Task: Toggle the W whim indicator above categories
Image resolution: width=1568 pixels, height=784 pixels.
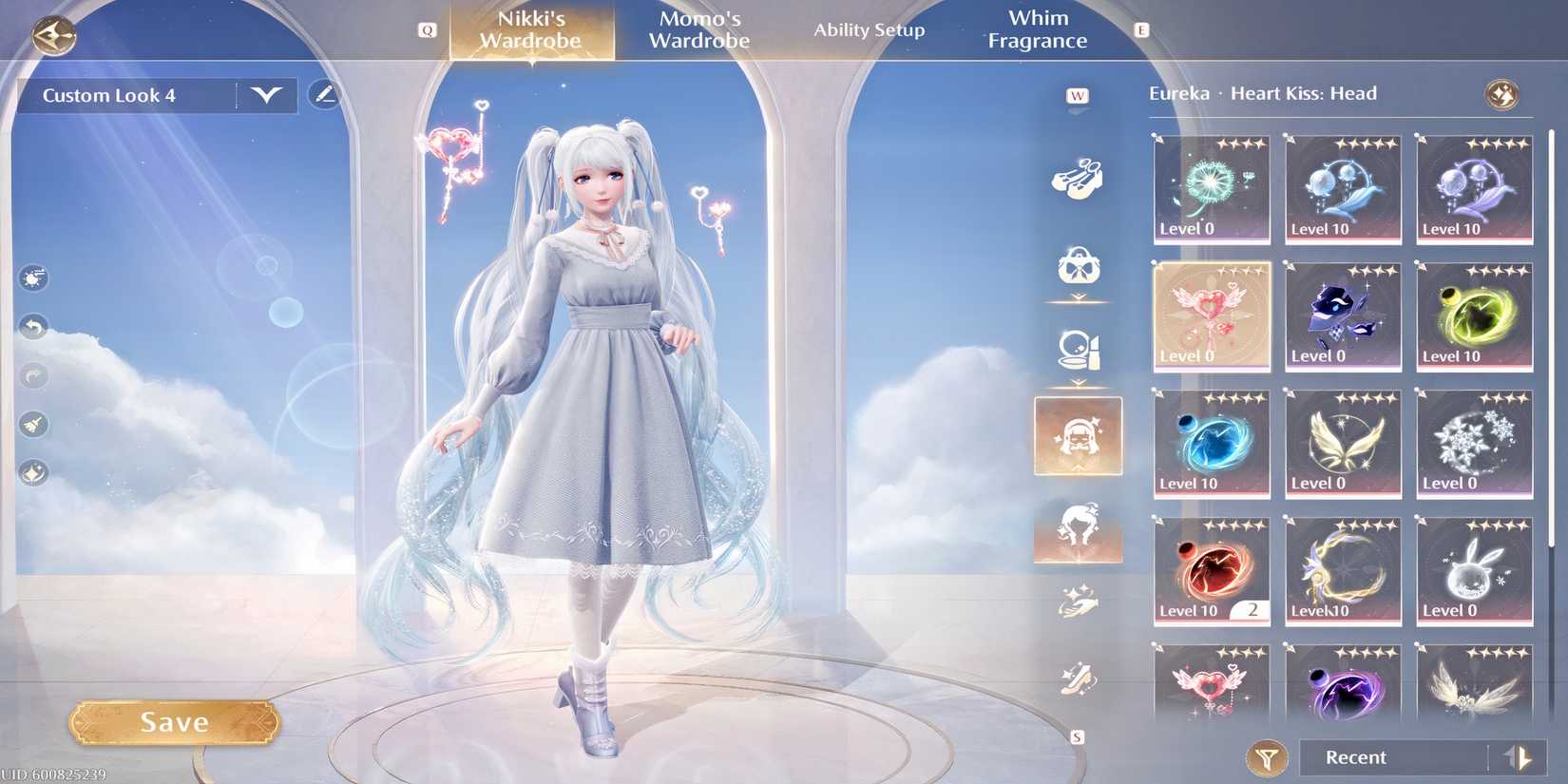Action: 1077,95
